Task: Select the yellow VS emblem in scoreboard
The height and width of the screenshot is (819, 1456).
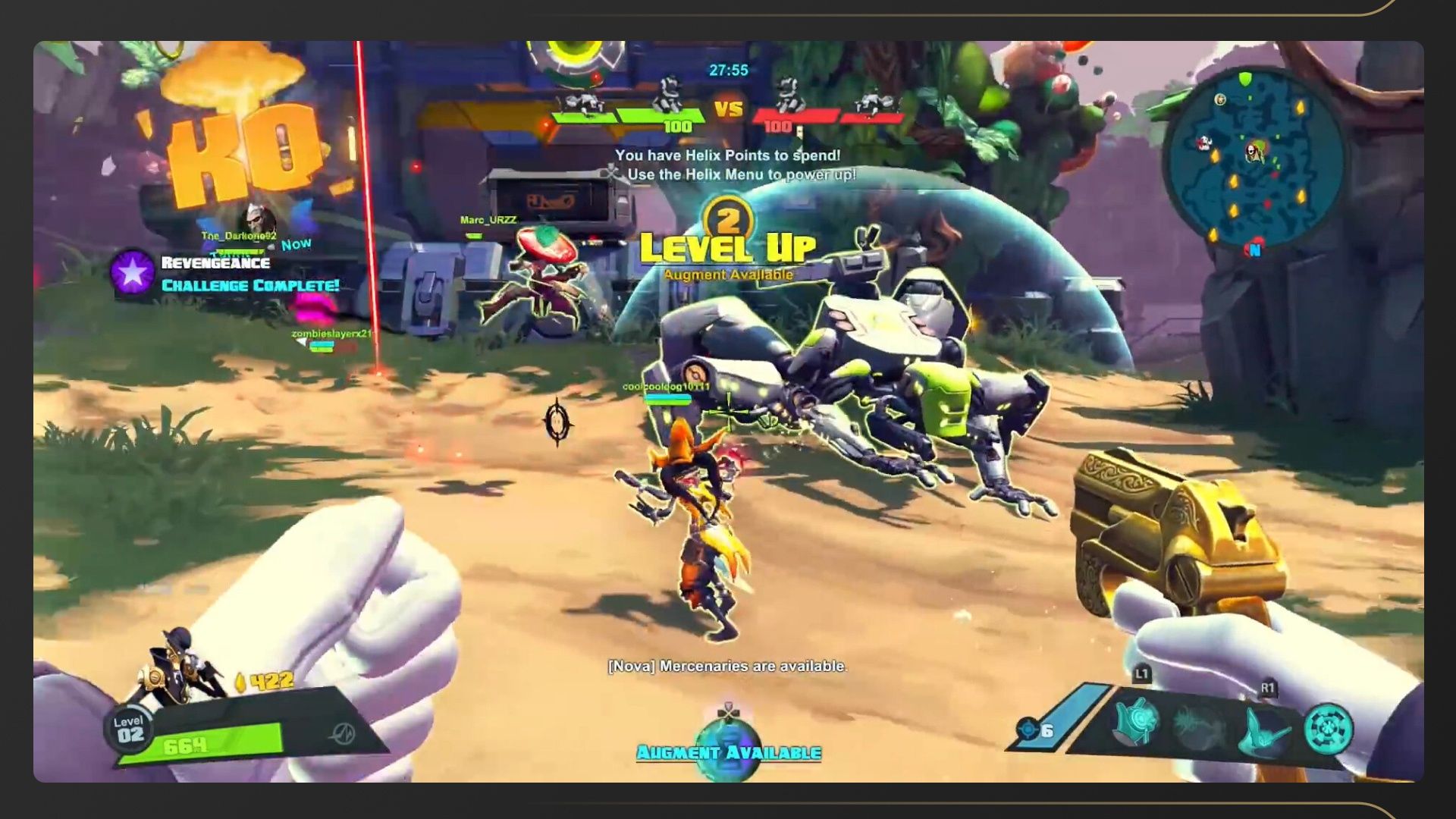Action: (x=728, y=109)
